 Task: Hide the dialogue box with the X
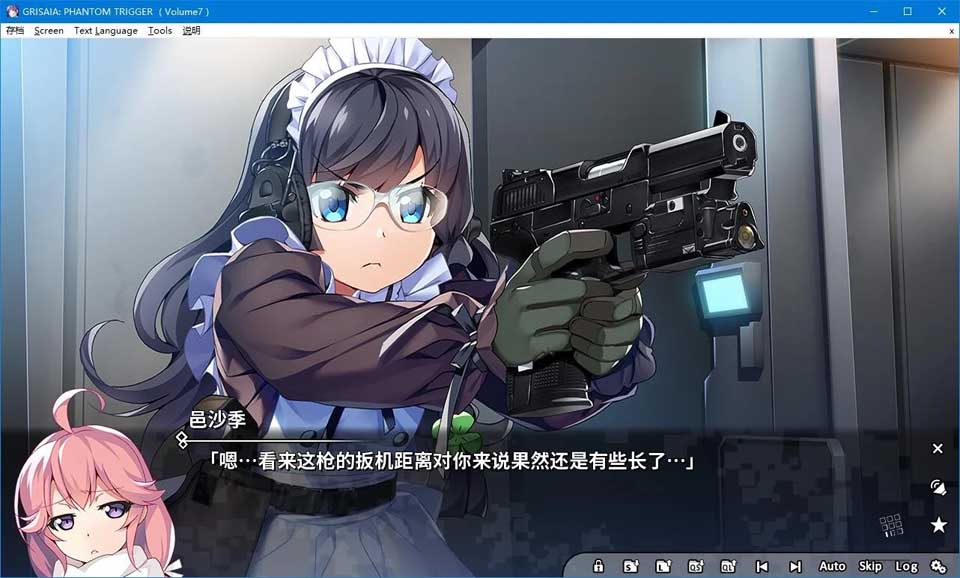938,449
